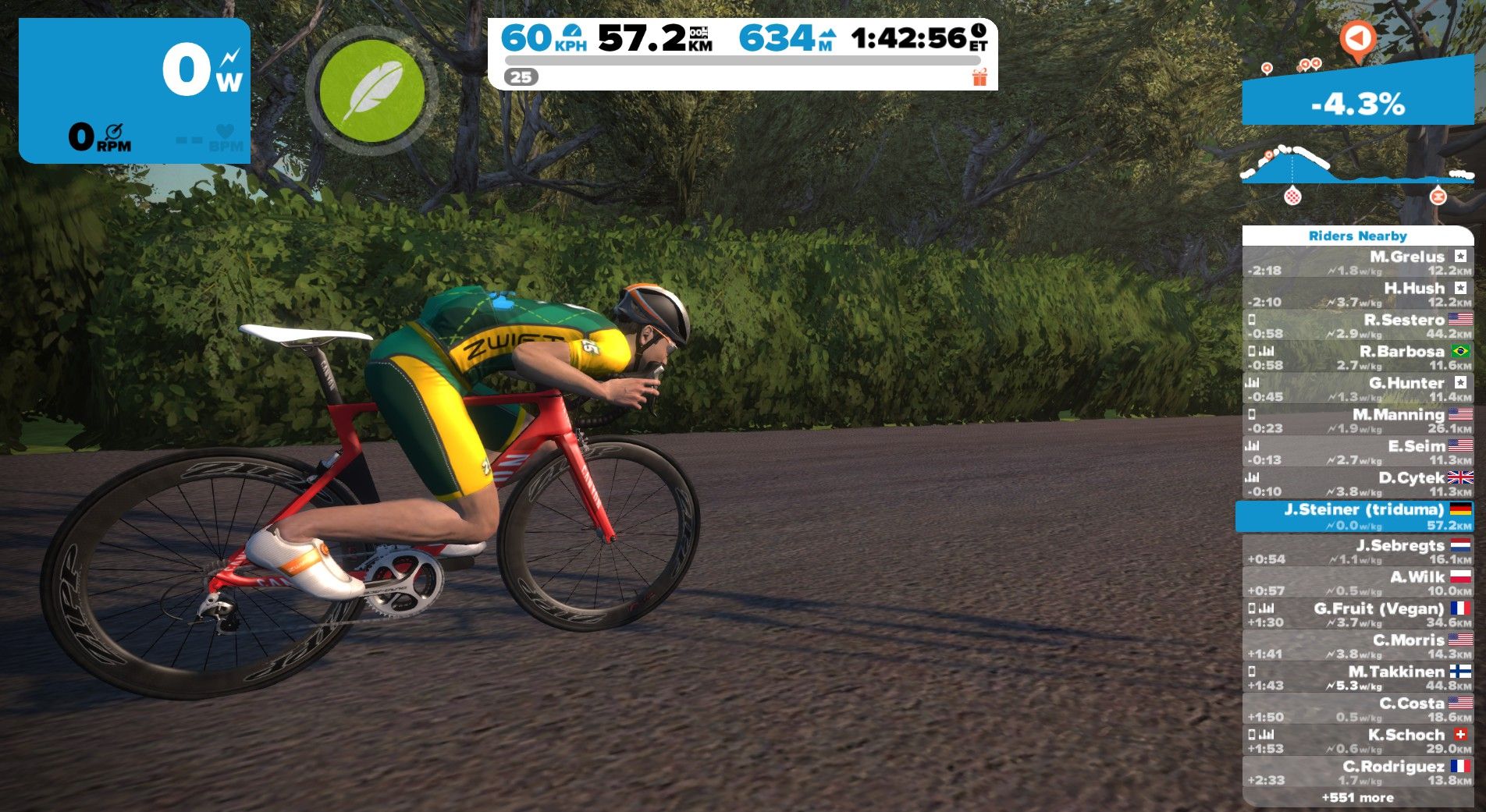Pick C.Morris from nearby riders
This screenshot has height=812, width=1486.
(1357, 646)
